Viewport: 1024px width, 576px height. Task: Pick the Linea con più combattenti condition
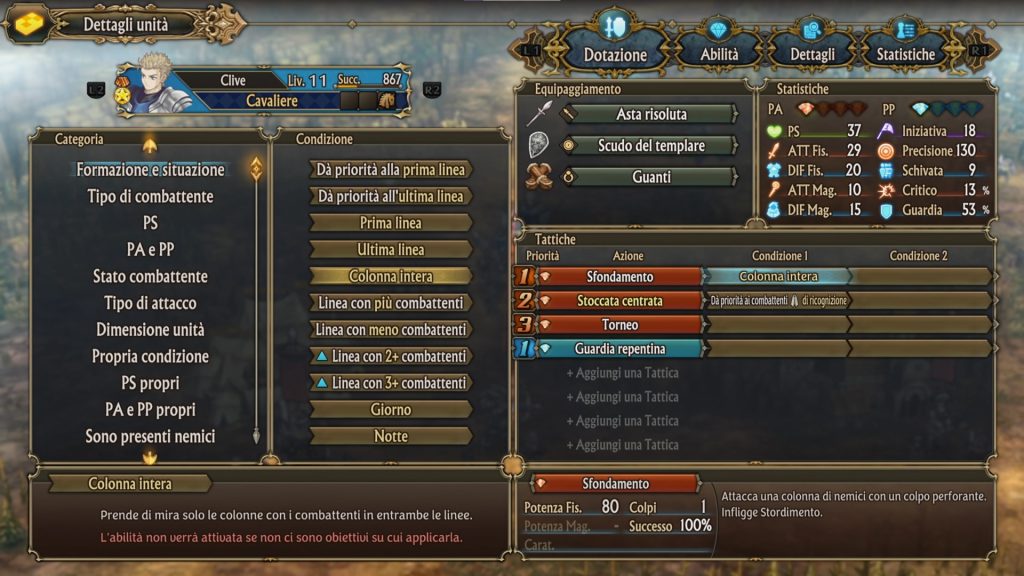tap(391, 303)
